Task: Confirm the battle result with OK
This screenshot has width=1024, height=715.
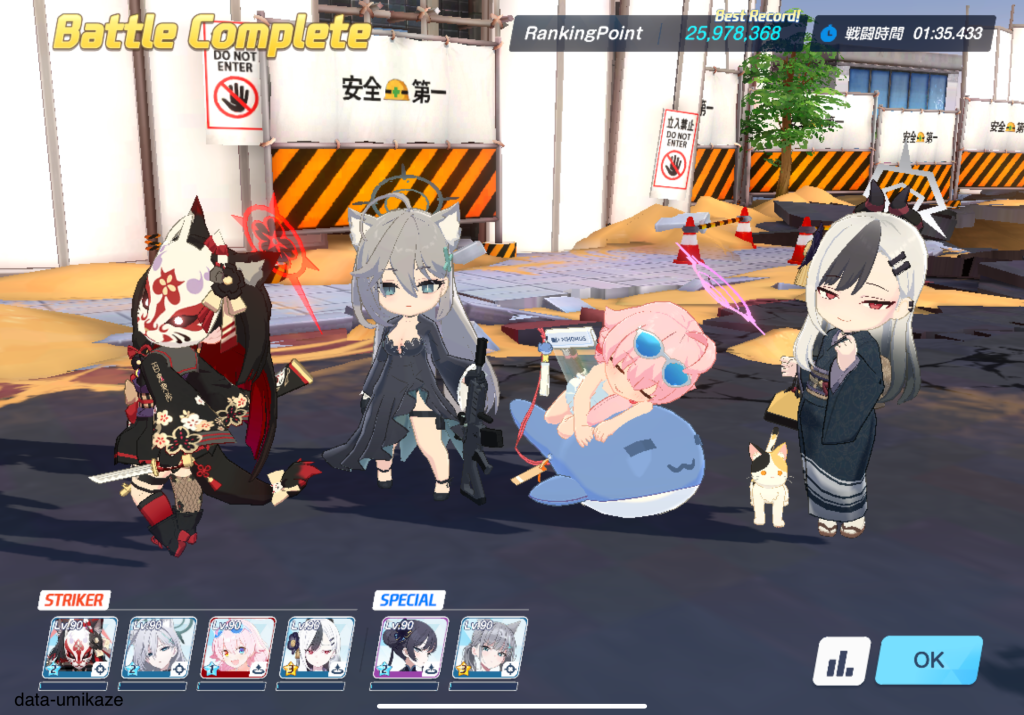Action: pos(928,660)
